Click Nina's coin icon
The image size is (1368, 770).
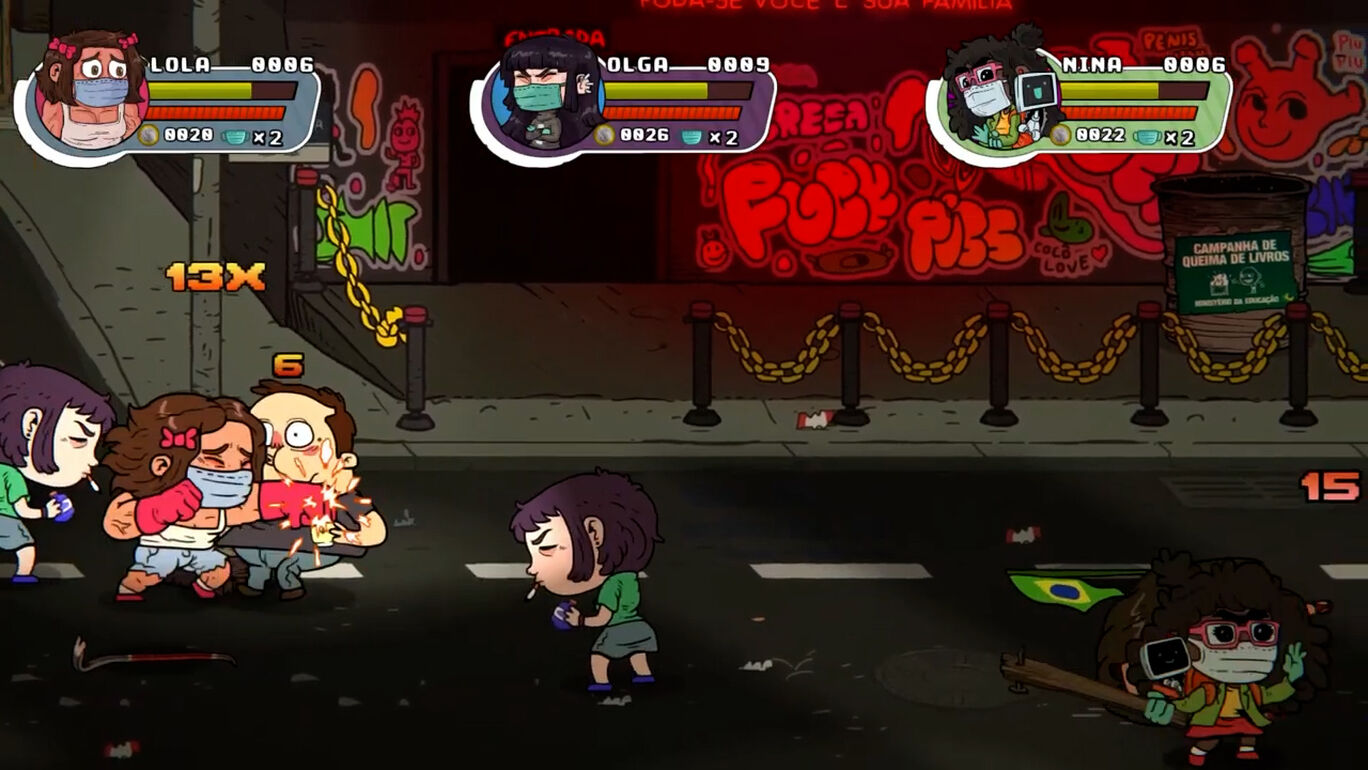point(1060,136)
